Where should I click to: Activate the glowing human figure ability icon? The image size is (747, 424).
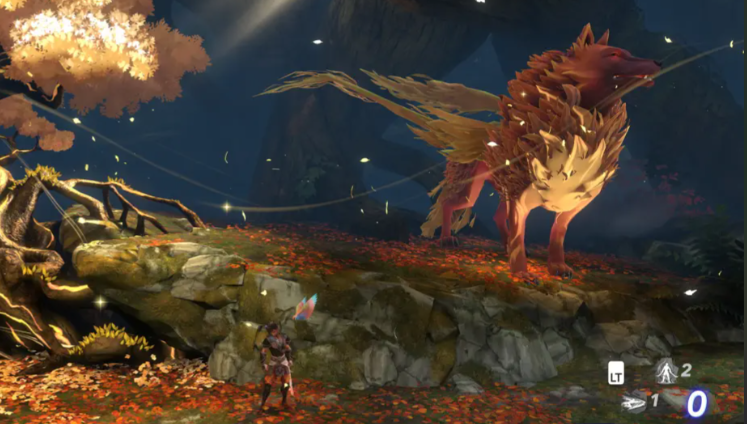click(x=664, y=372)
